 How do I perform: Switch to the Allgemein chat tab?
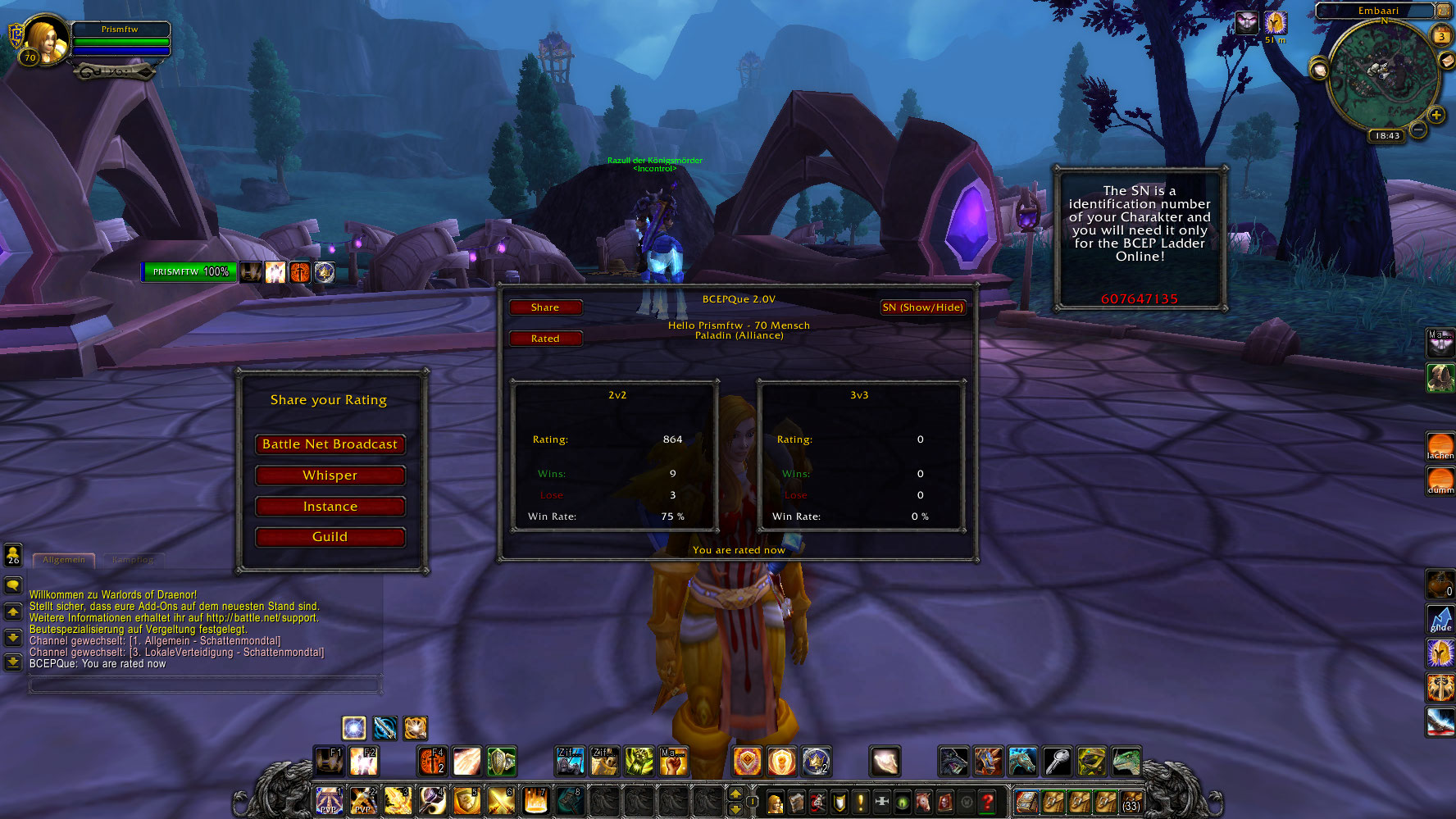[64, 560]
